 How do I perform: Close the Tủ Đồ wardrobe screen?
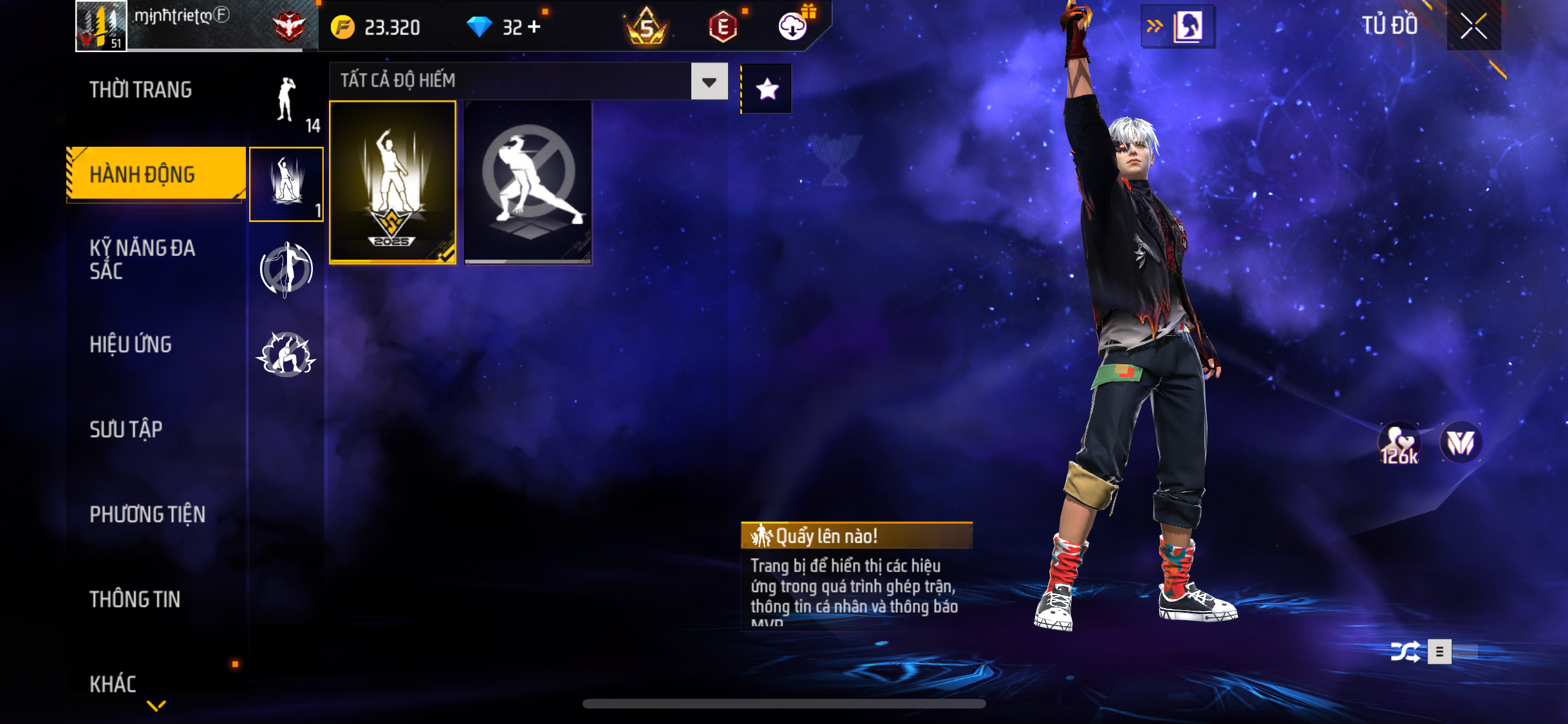pyautogui.click(x=1473, y=26)
